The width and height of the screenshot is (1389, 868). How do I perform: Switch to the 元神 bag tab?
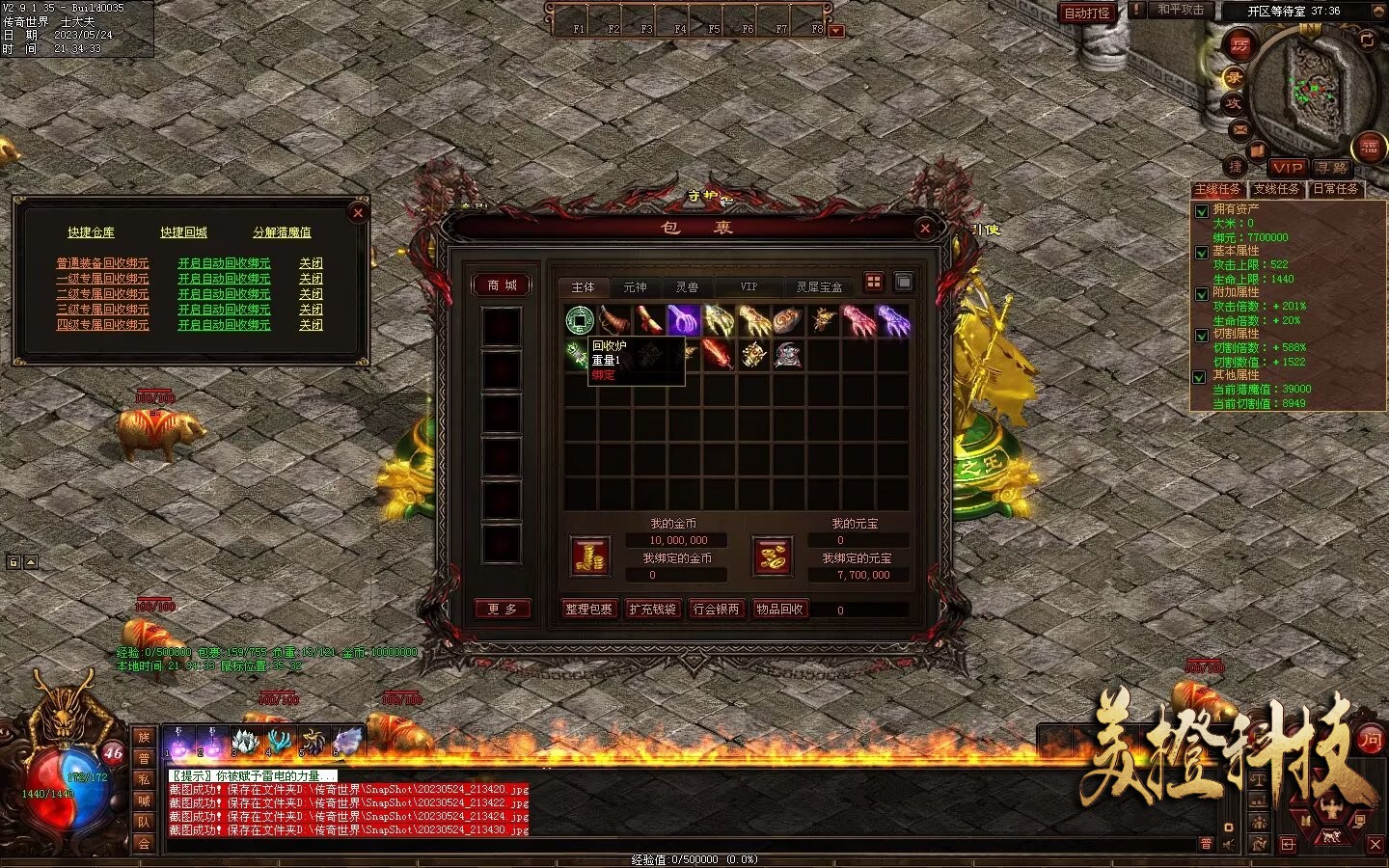[635, 287]
